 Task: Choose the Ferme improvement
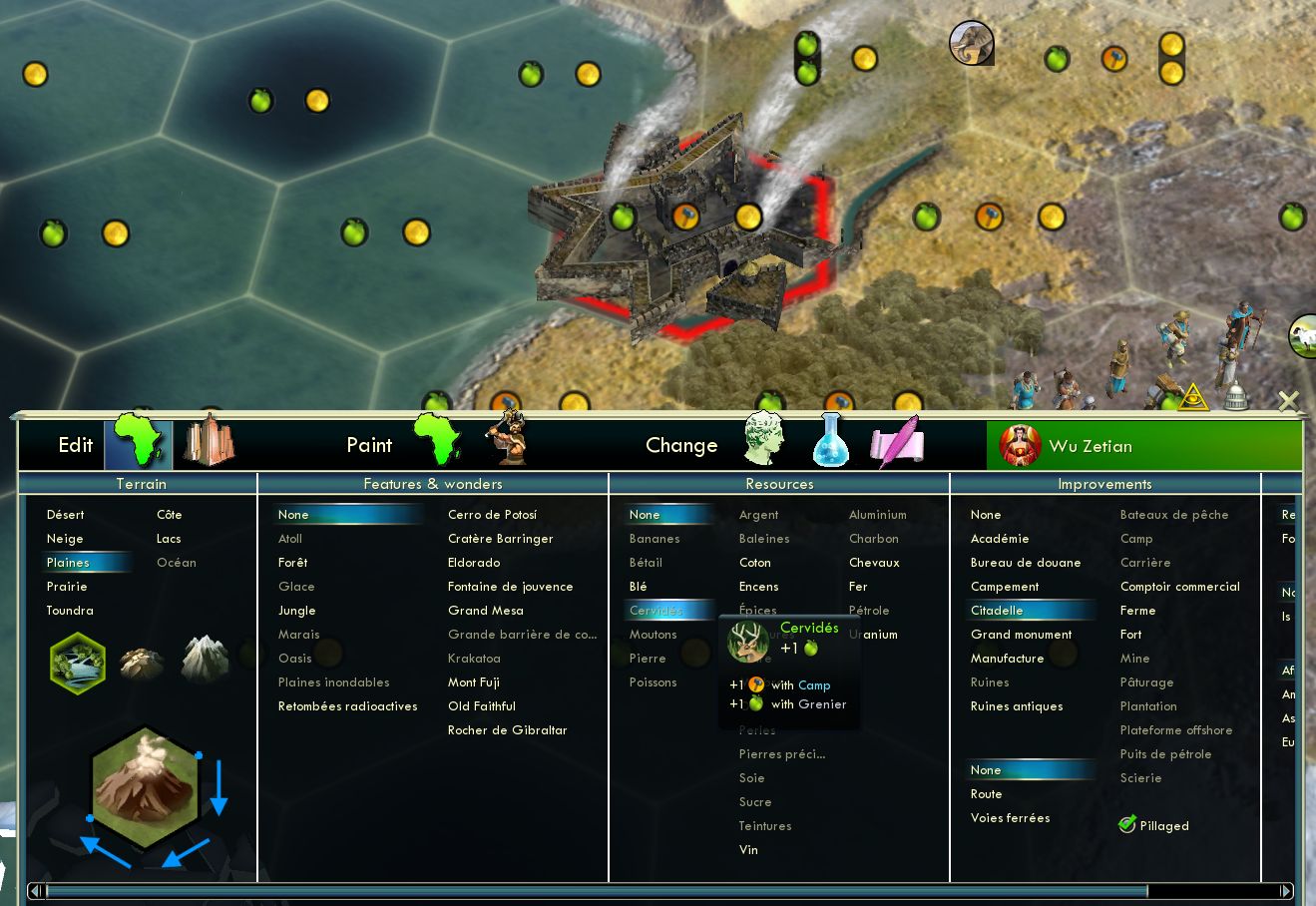pyautogui.click(x=1137, y=611)
